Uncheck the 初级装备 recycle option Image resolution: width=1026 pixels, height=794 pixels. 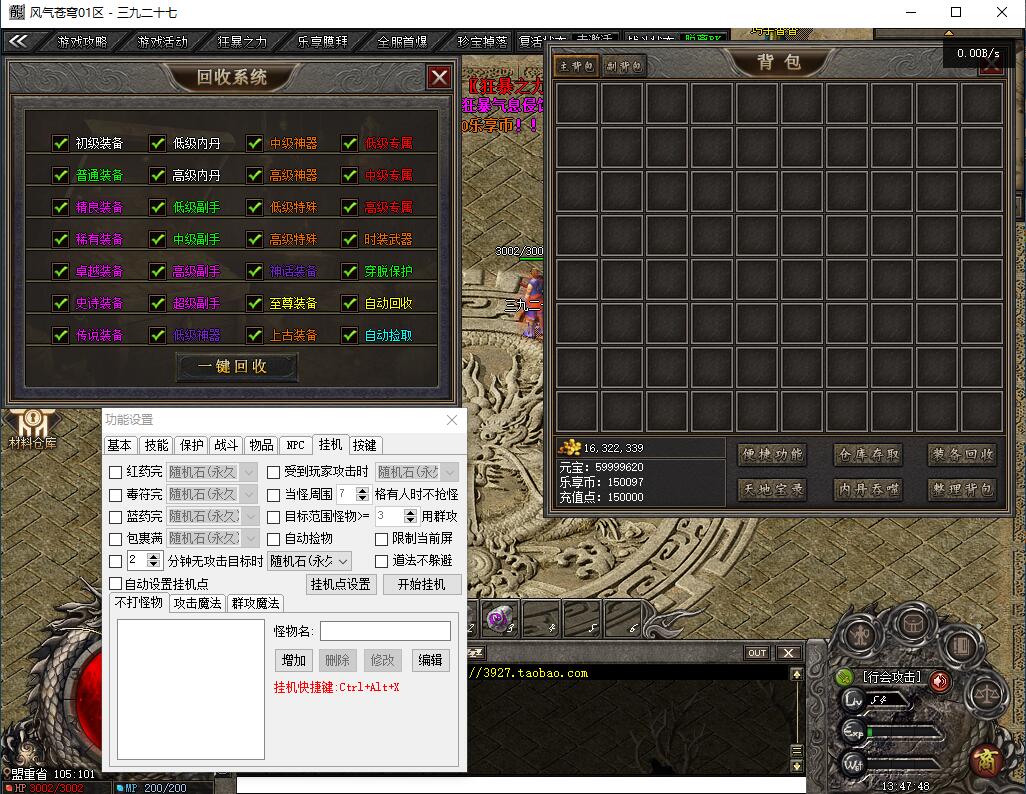pyautogui.click(x=61, y=143)
